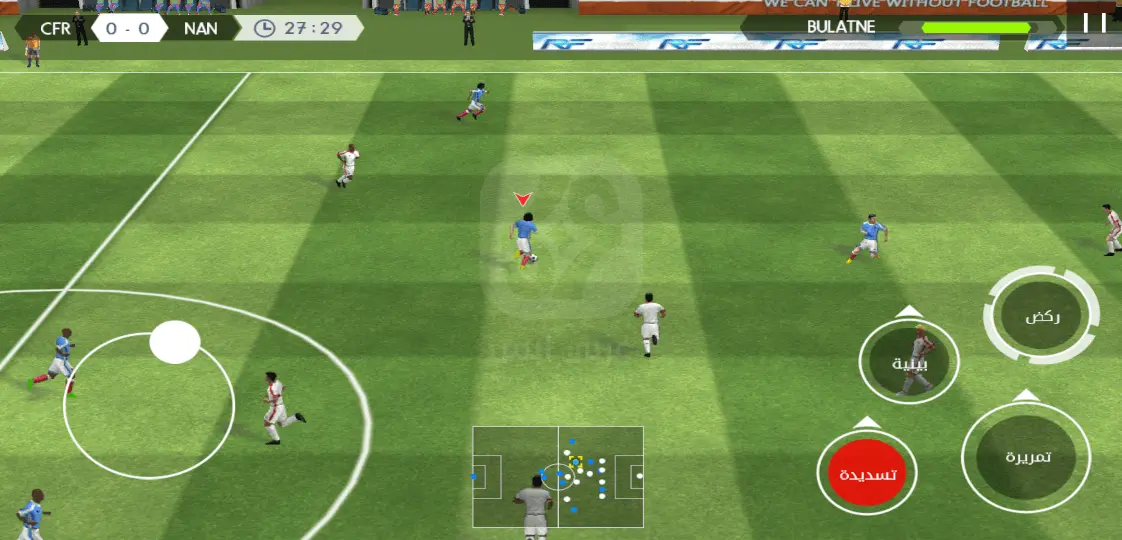This screenshot has height=540, width=1122.
Task: Activate the ركض sprint button
Action: [x=1041, y=317]
